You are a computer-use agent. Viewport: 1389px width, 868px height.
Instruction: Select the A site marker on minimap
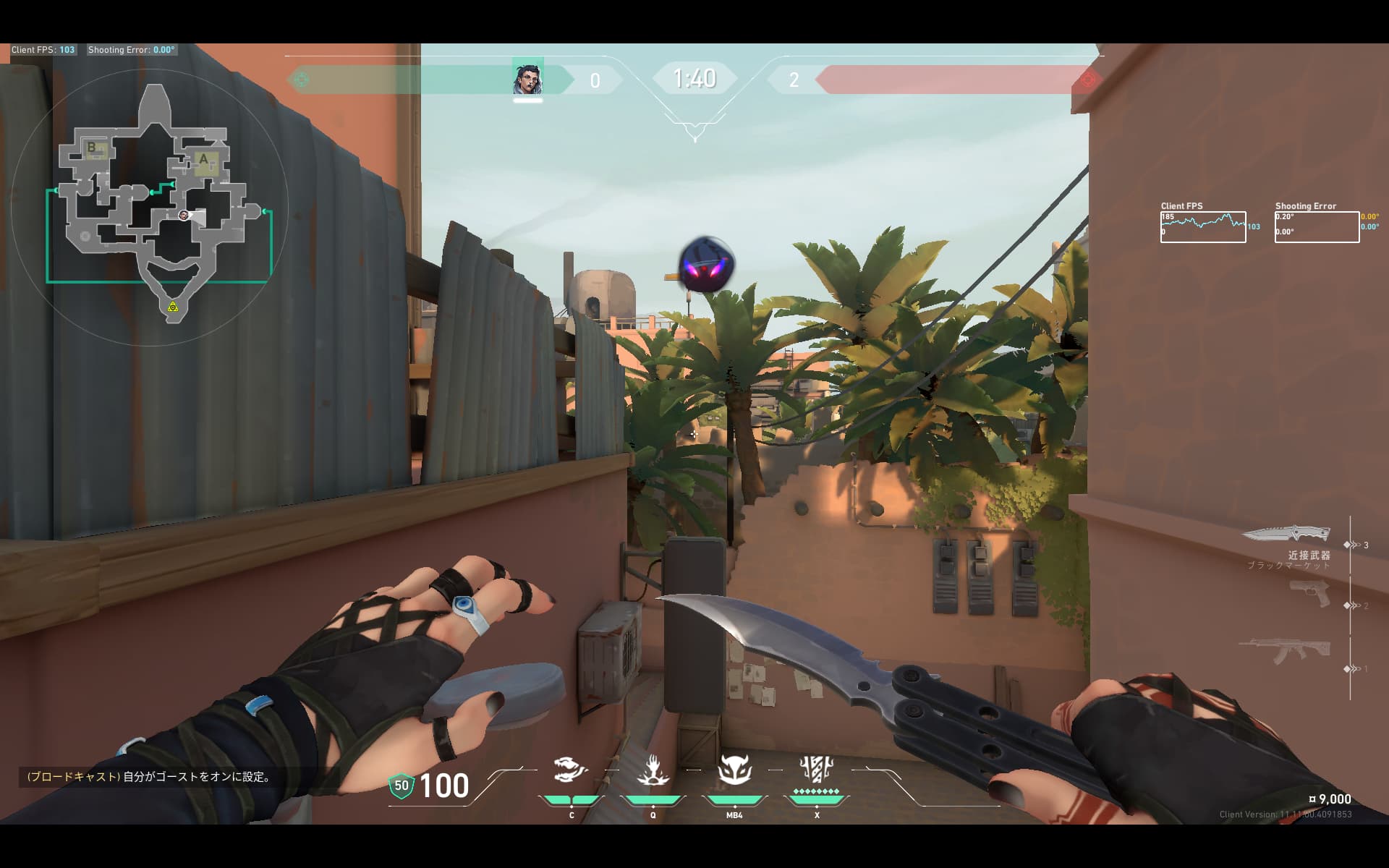click(204, 160)
